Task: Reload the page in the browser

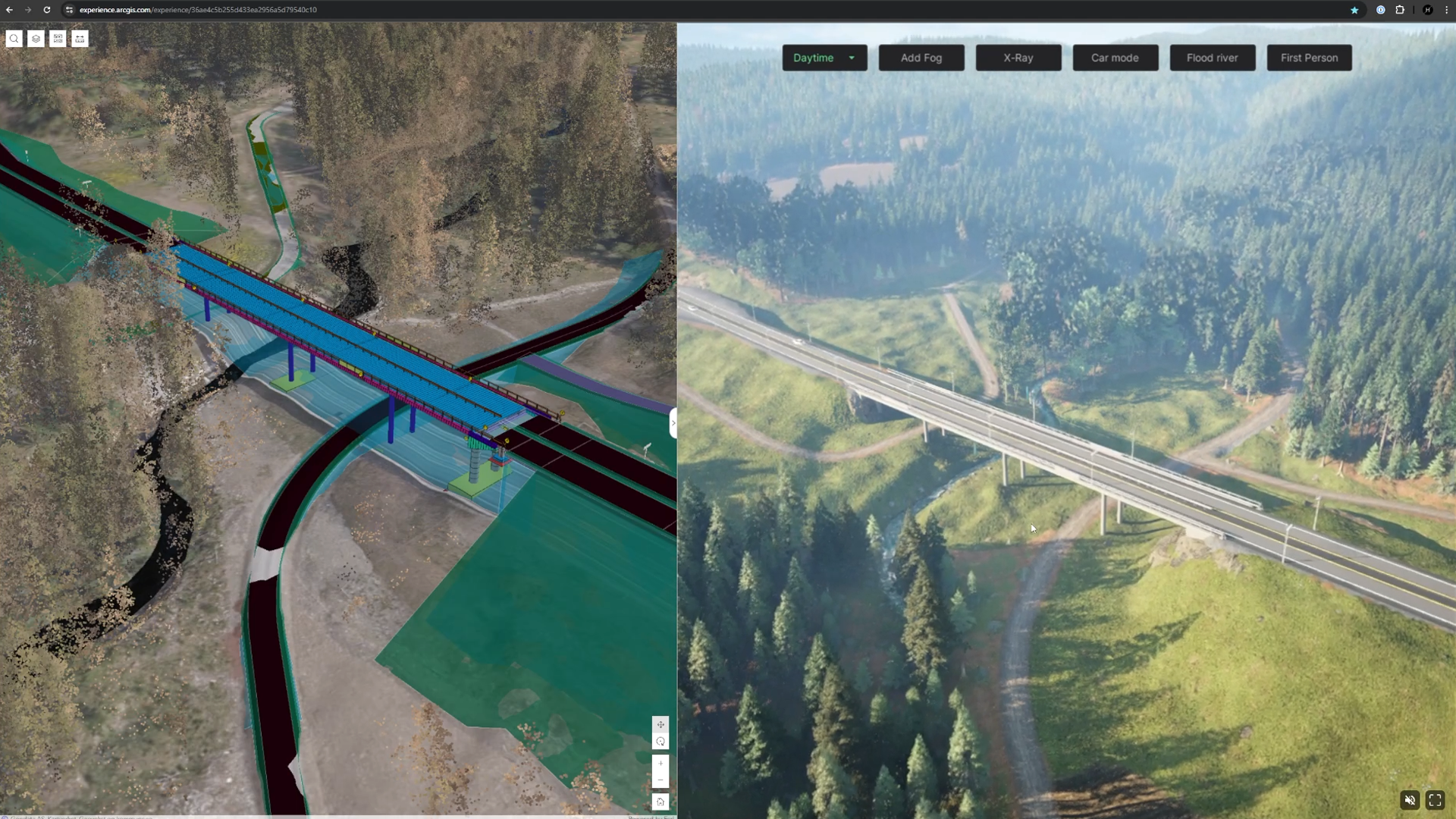Action: 47,10
